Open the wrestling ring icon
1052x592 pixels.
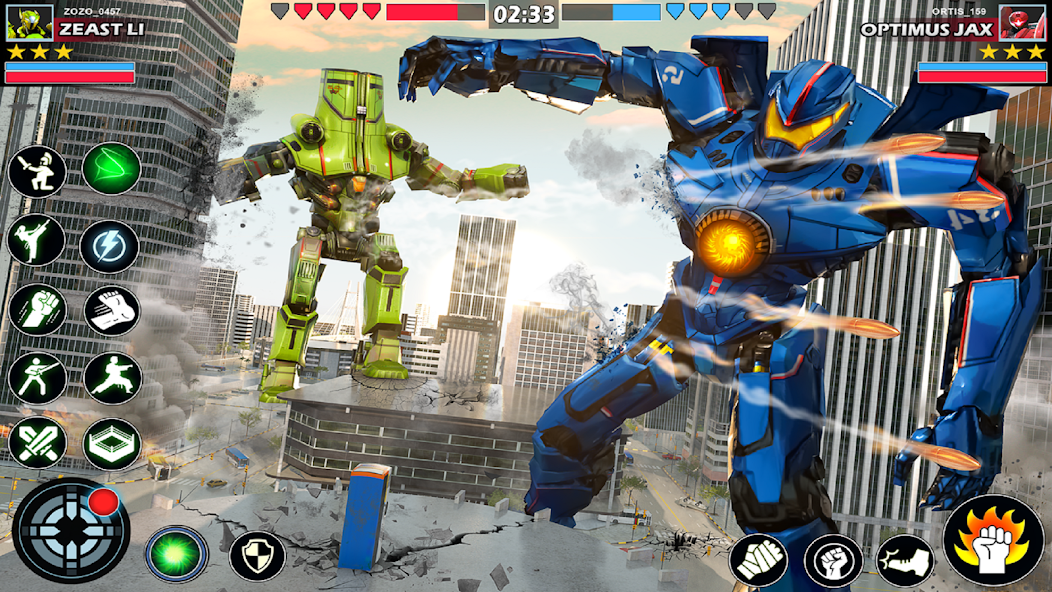point(112,444)
